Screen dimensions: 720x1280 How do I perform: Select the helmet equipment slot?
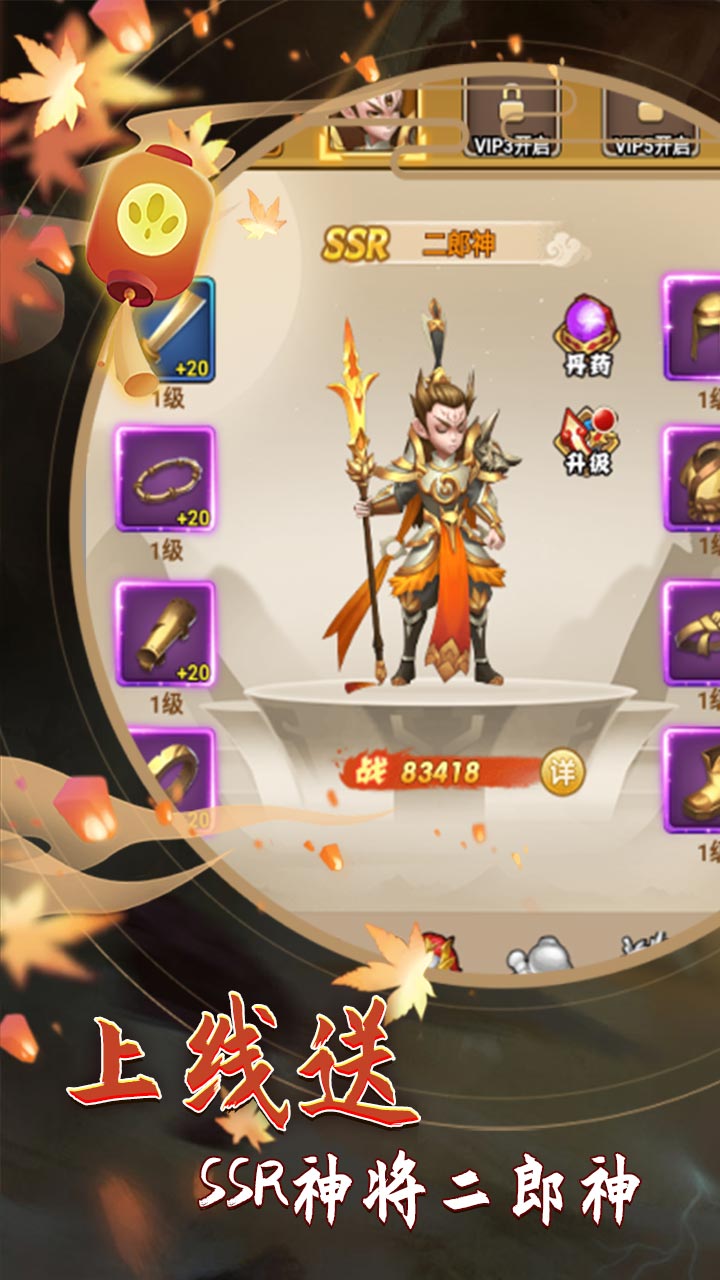tap(693, 327)
